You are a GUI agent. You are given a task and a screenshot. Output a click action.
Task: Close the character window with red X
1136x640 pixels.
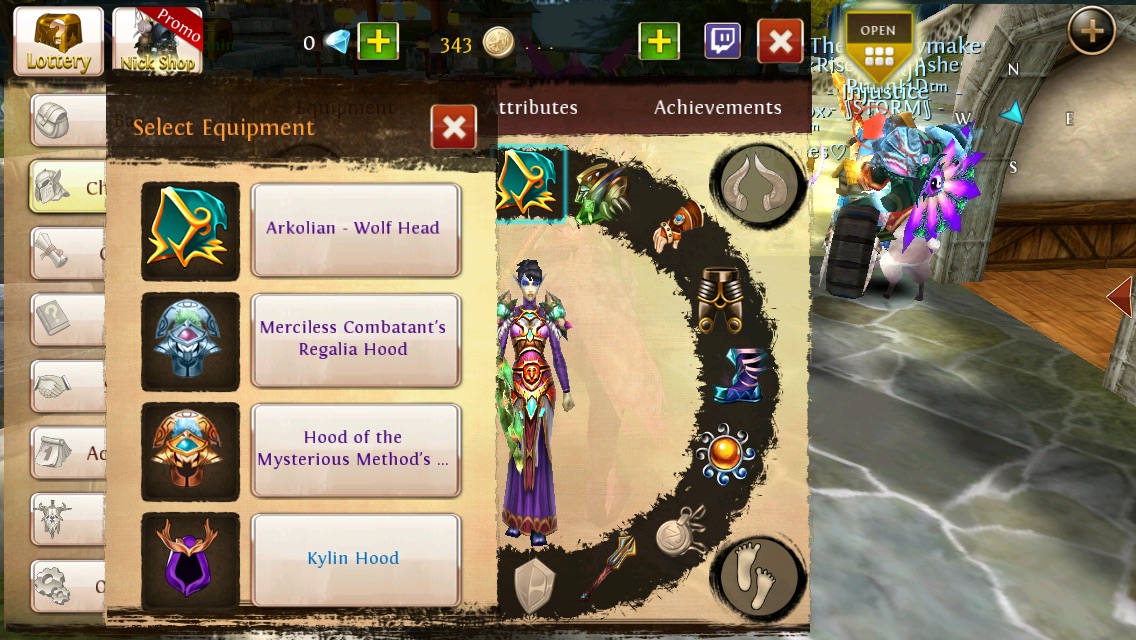coord(780,42)
